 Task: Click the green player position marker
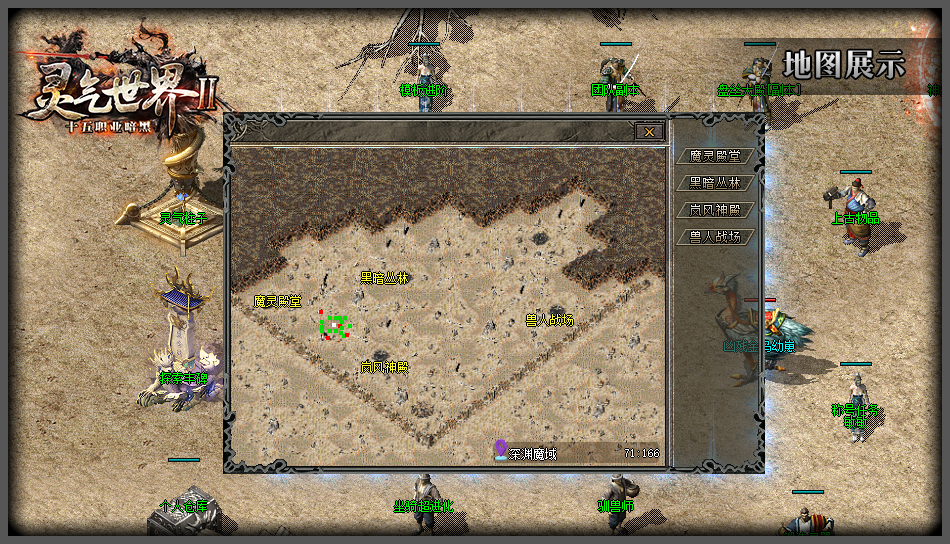click(x=334, y=325)
